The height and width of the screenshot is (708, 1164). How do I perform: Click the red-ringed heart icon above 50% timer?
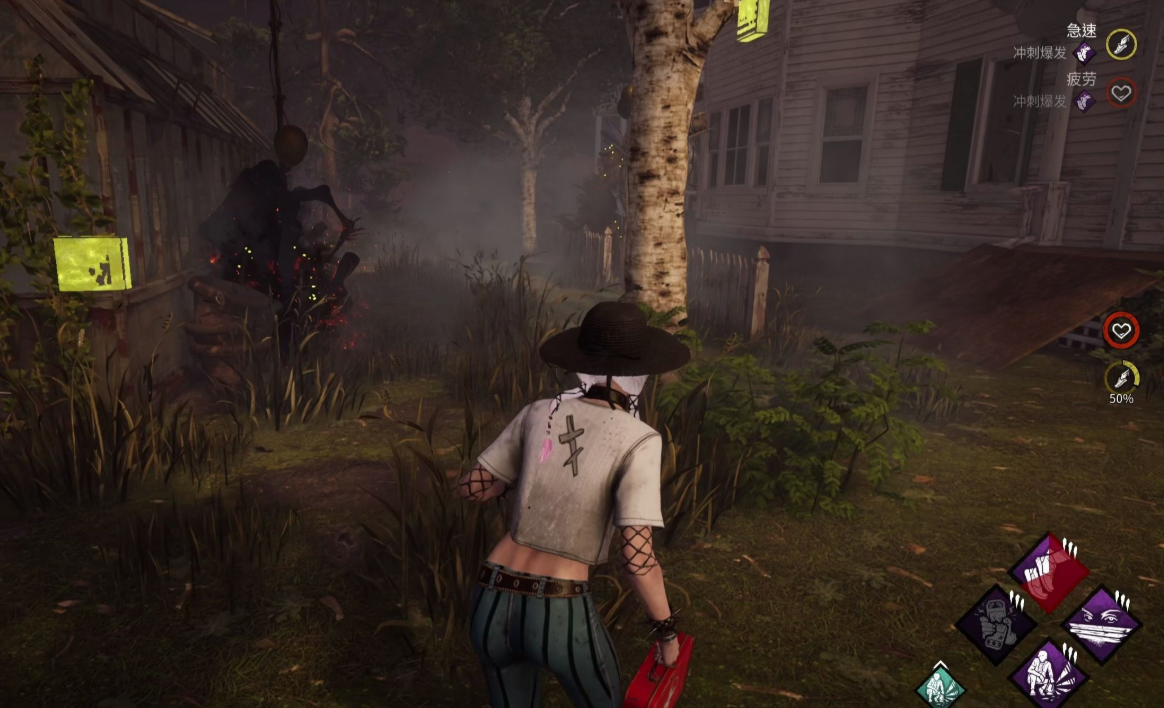(x=1121, y=329)
